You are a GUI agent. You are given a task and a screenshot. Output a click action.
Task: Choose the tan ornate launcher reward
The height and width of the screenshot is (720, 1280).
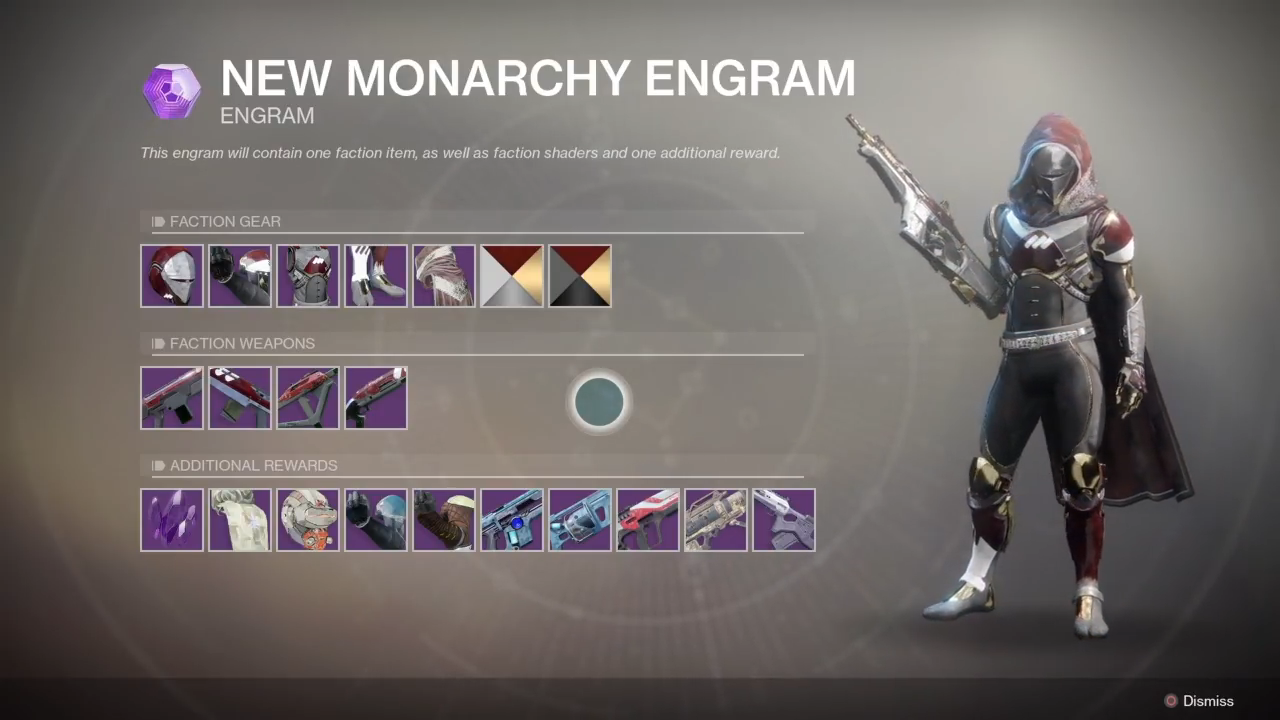tap(716, 520)
